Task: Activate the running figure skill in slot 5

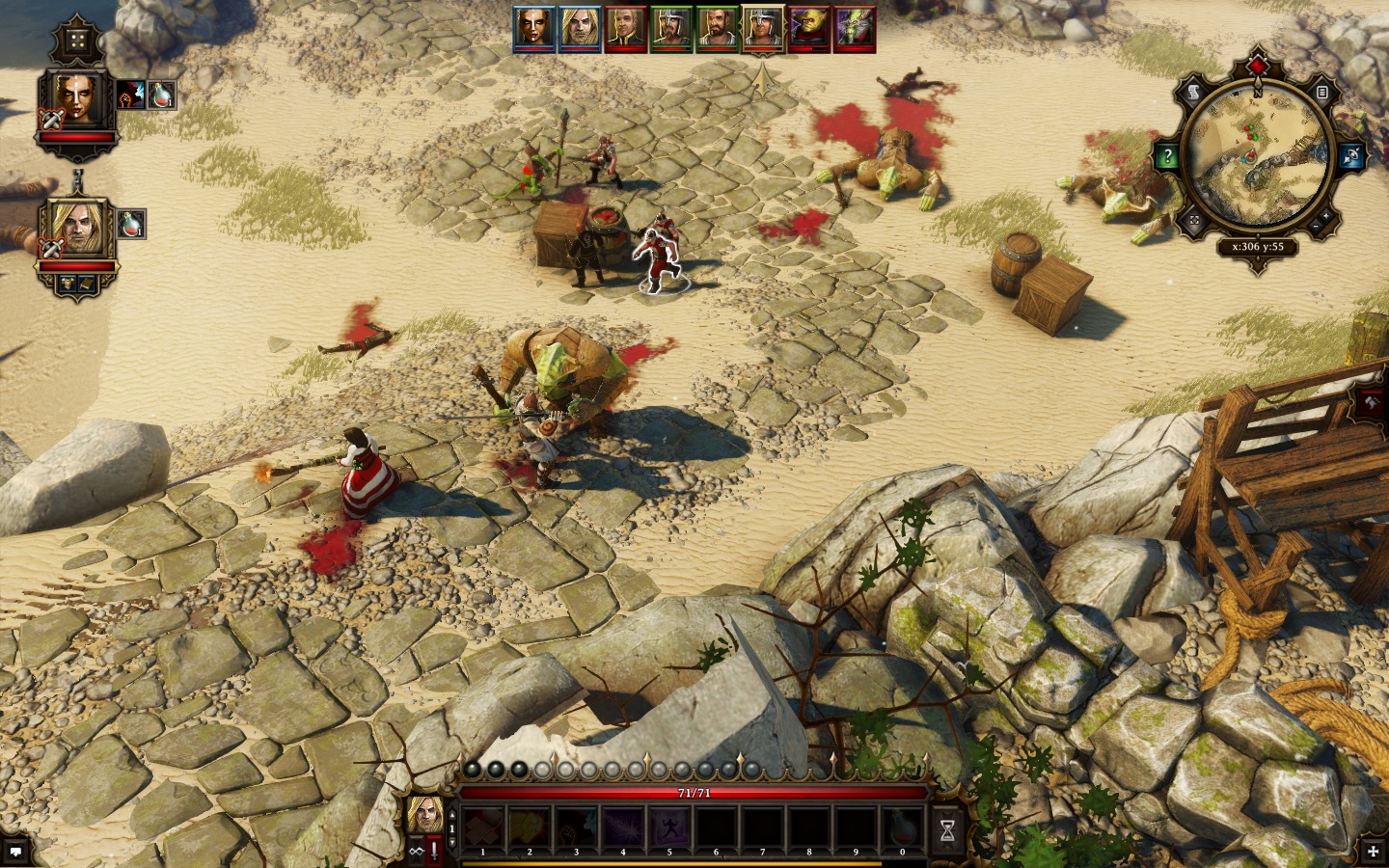Action: (x=668, y=829)
